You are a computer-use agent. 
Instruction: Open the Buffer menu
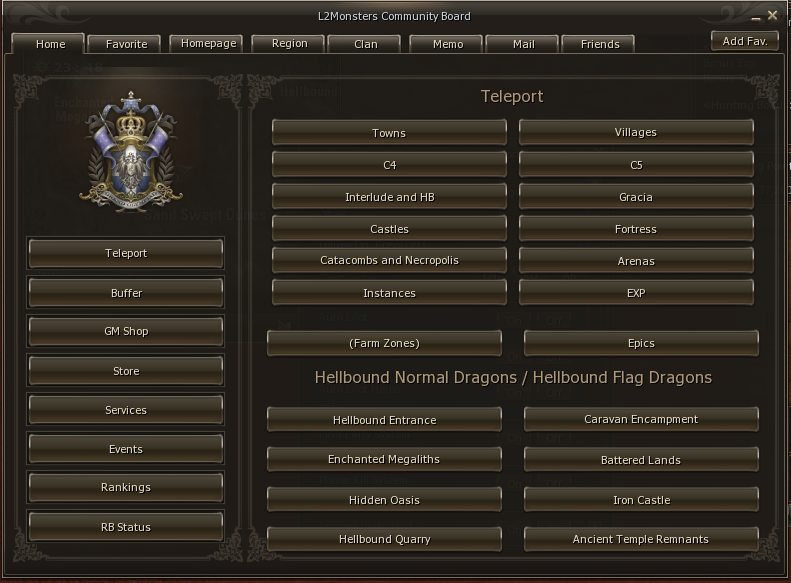click(126, 293)
